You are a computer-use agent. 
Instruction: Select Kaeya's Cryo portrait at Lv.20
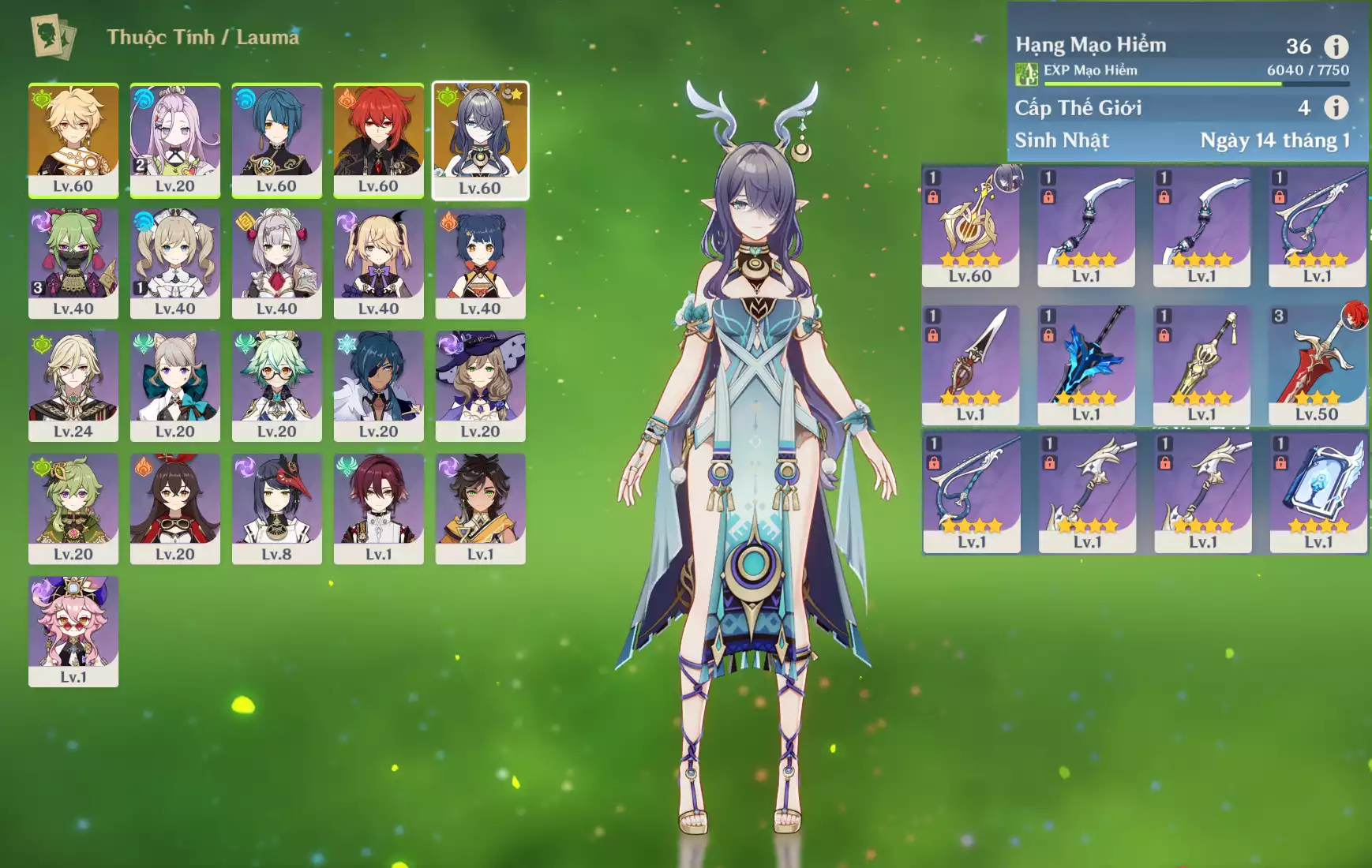[378, 385]
